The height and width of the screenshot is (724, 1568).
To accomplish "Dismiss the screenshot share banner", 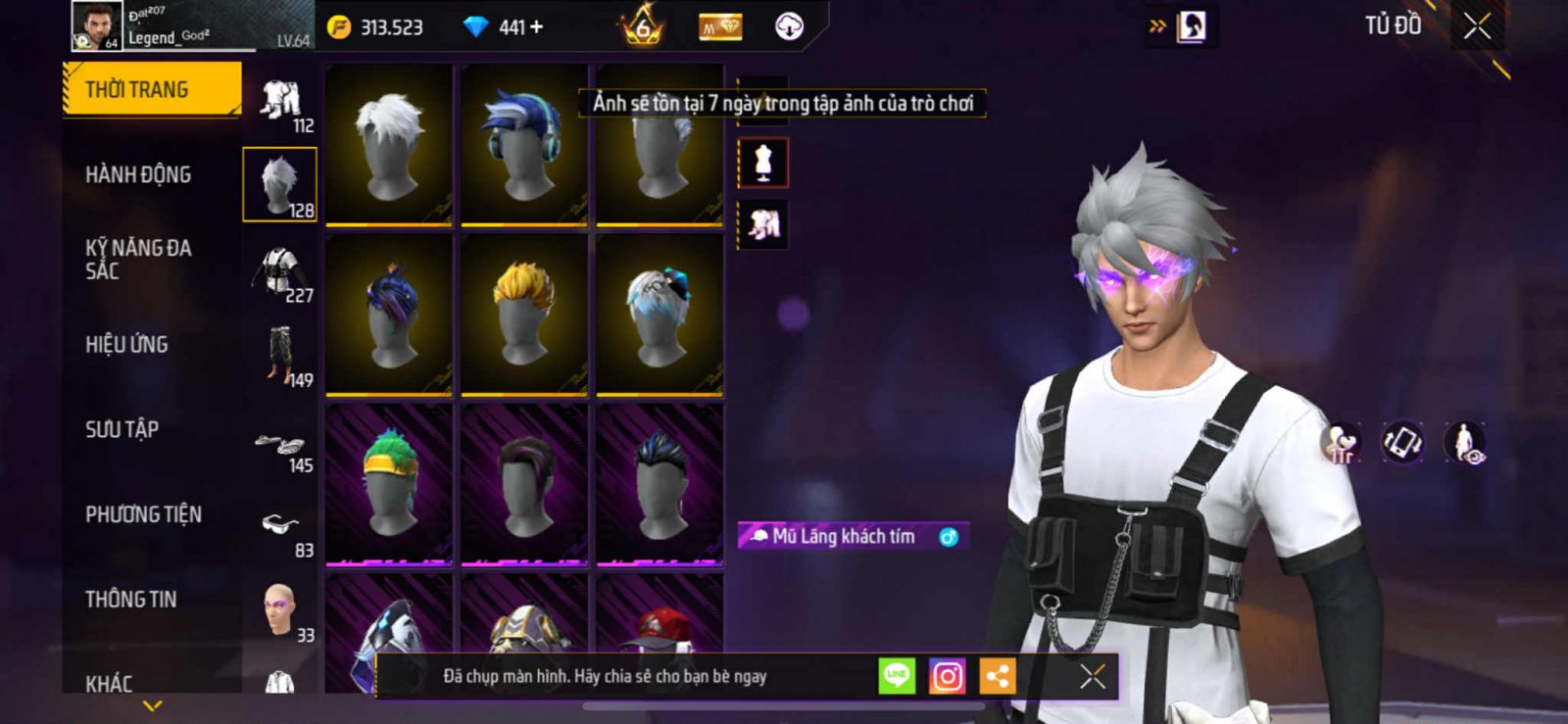I will (1093, 676).
